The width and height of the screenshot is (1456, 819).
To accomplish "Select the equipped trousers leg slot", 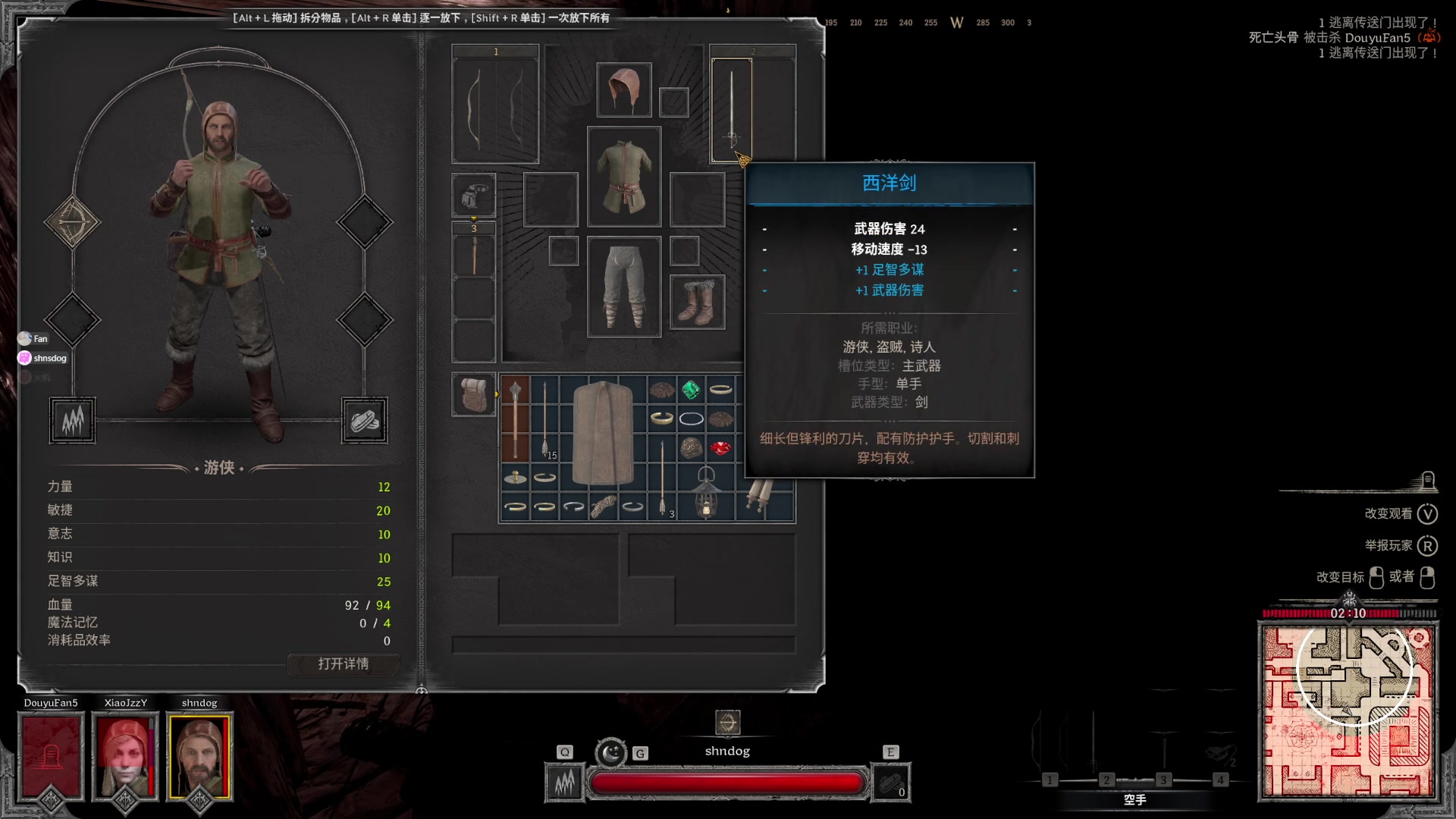I will (623, 286).
